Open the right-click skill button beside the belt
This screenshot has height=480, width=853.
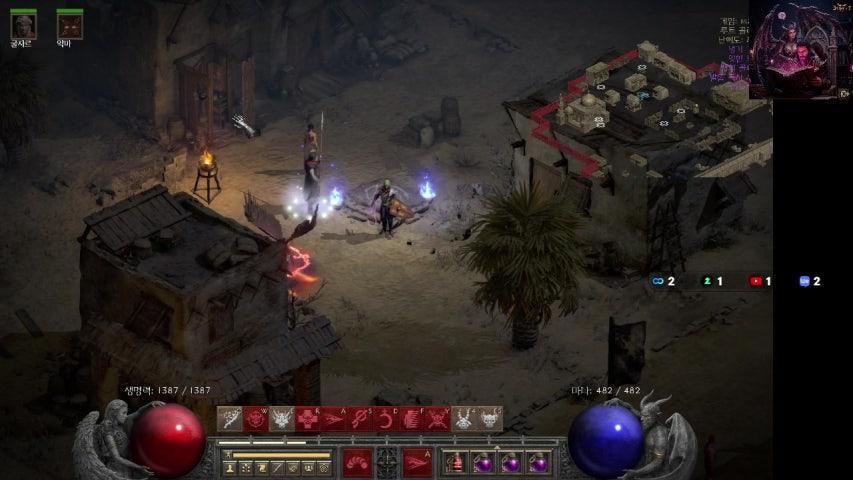click(417, 462)
